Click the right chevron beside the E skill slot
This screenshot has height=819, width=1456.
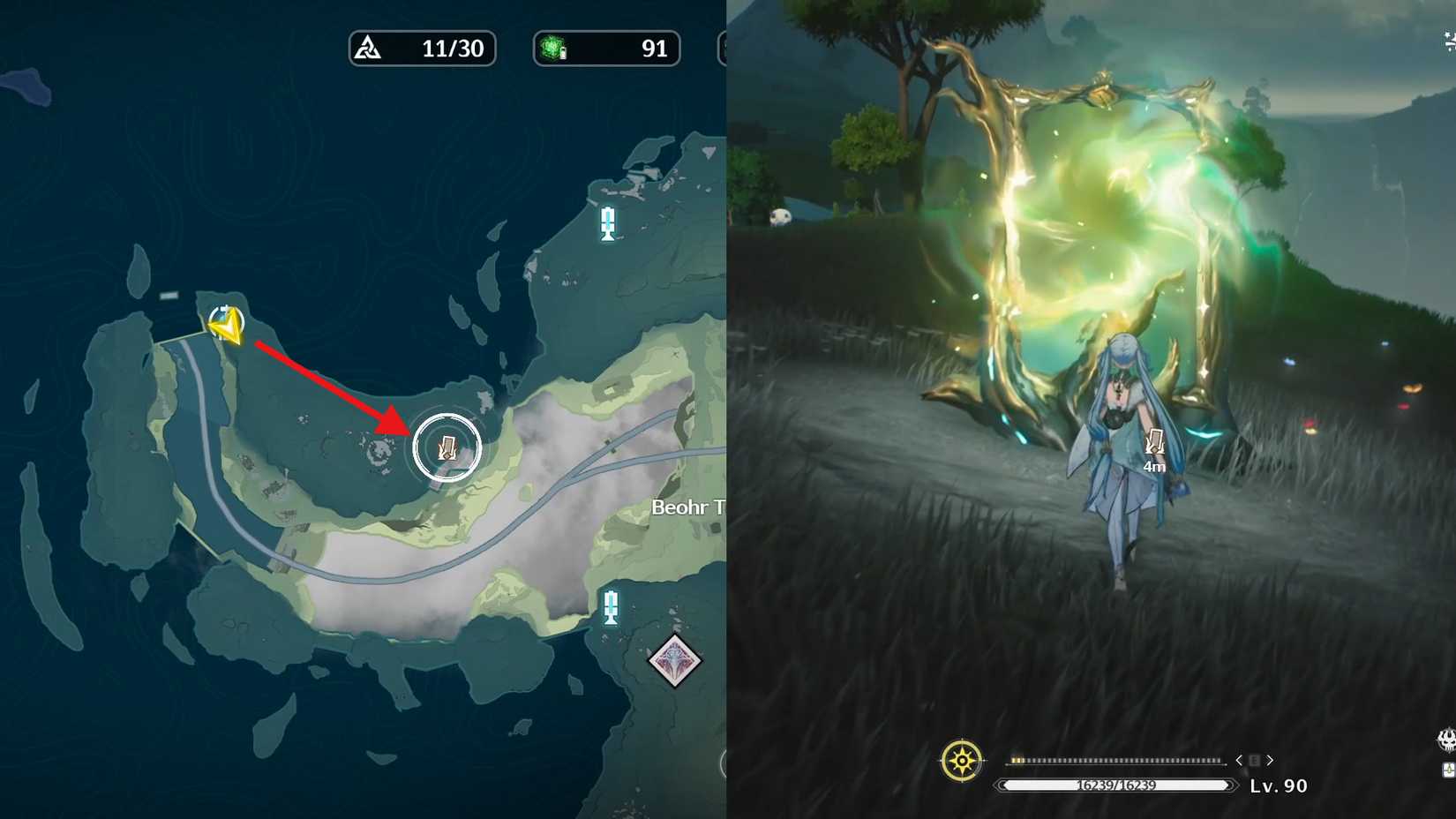coord(1270,760)
